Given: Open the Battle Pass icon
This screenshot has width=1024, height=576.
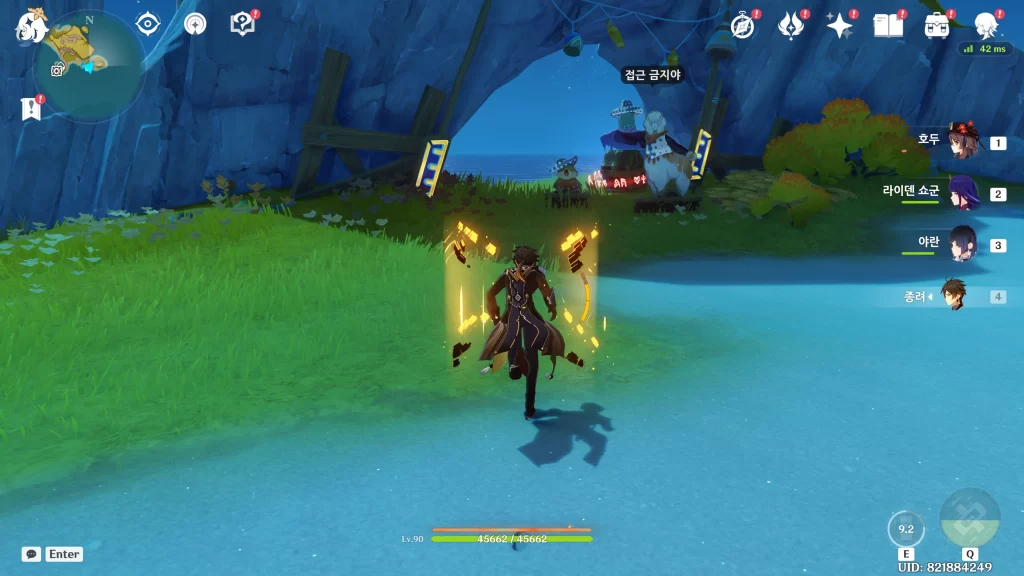Looking at the screenshot, I should [x=791, y=25].
